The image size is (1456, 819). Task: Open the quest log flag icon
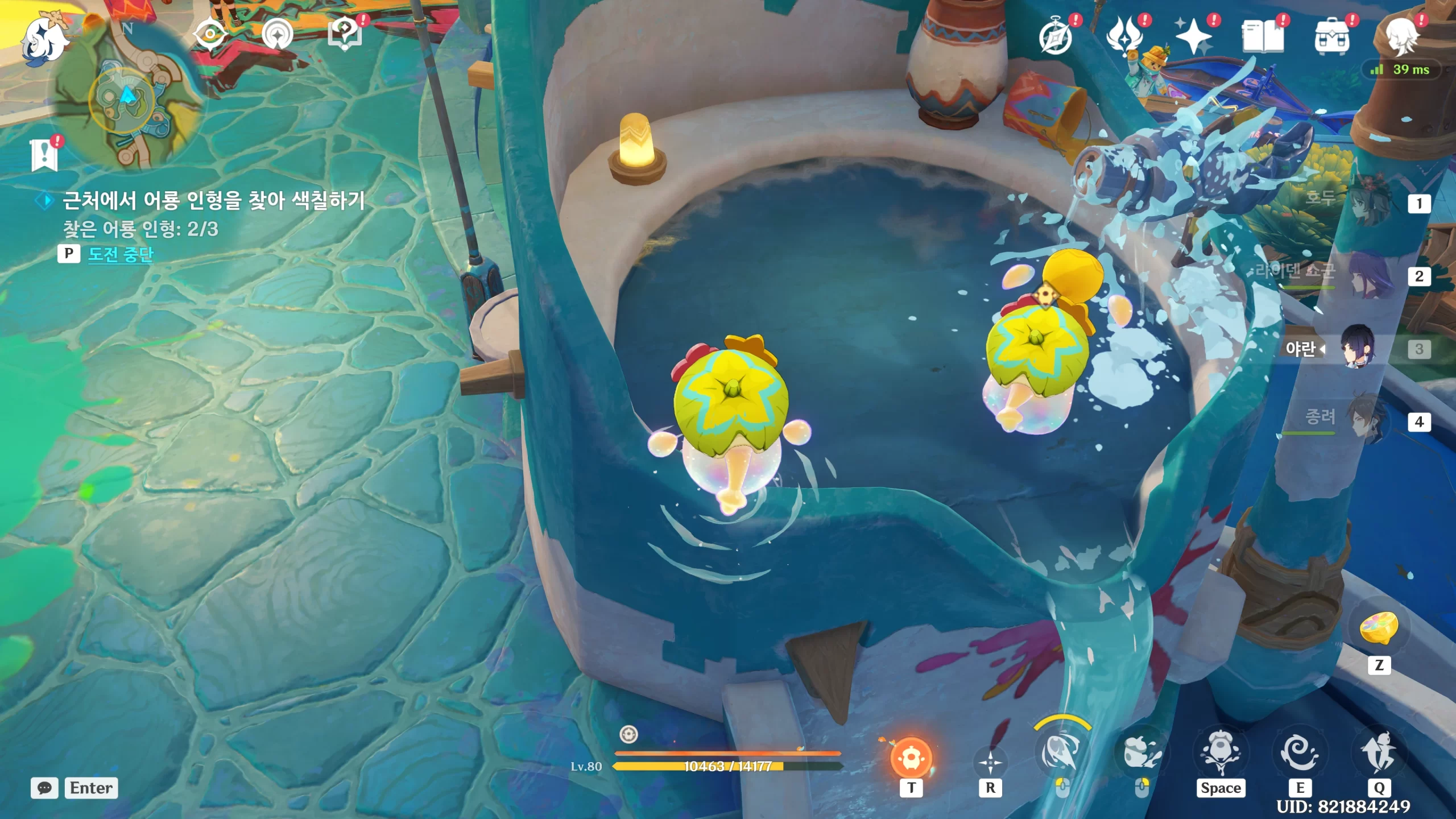click(x=44, y=155)
